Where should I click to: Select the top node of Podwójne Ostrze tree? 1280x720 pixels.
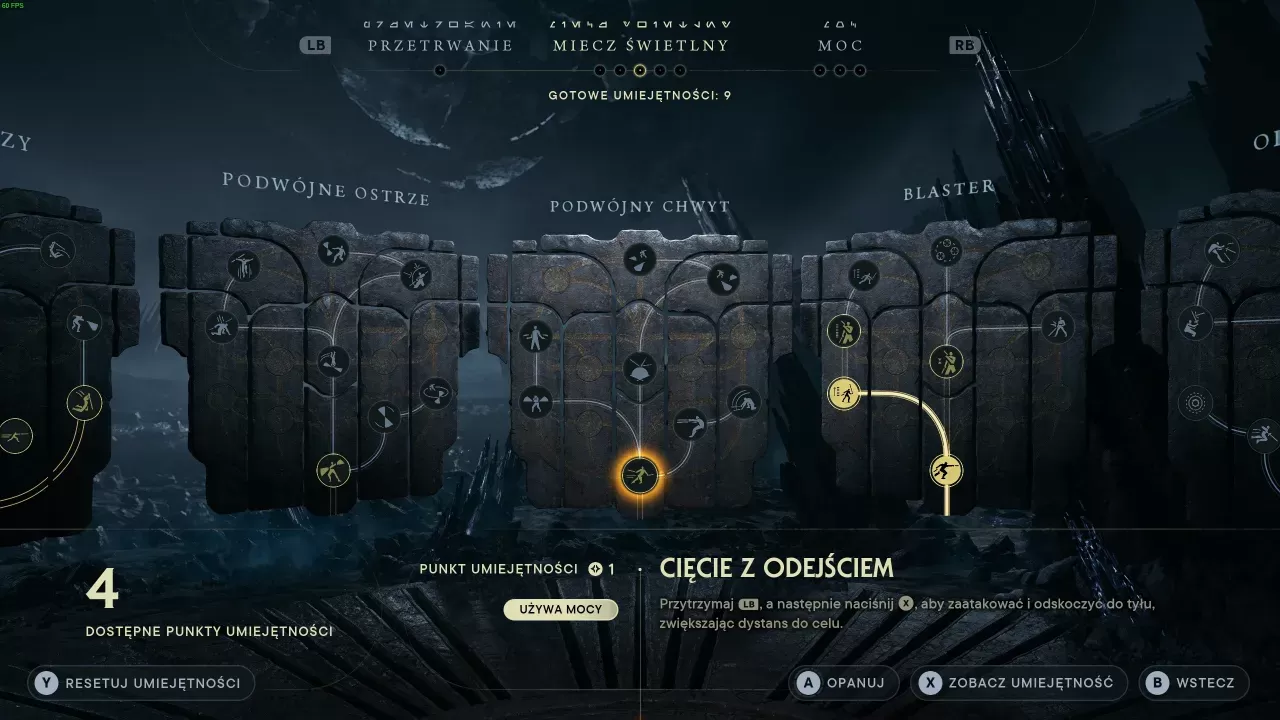point(333,250)
